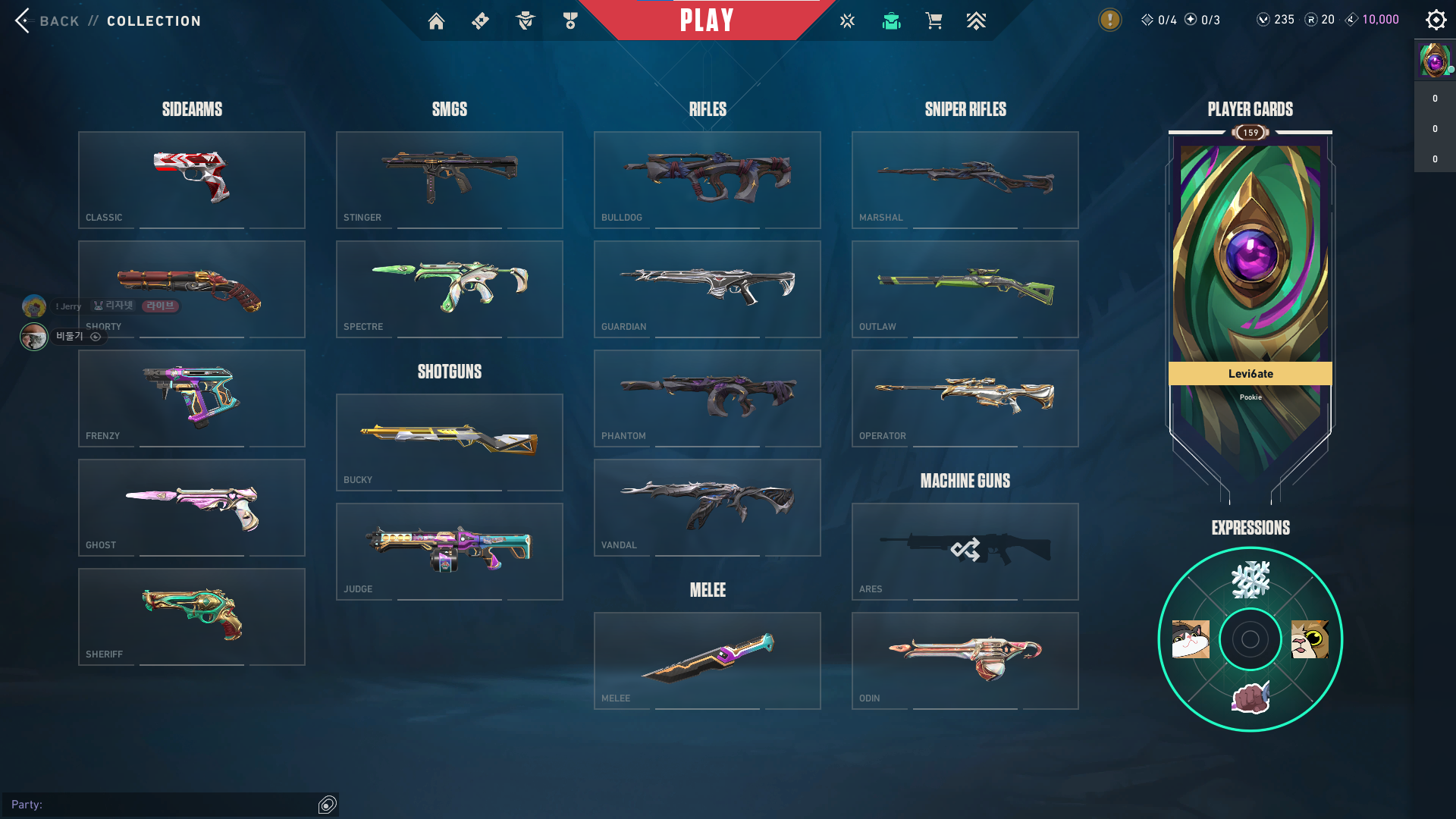Select the Classic sidearm slot
This screenshot has height=819, width=1456.
[192, 180]
